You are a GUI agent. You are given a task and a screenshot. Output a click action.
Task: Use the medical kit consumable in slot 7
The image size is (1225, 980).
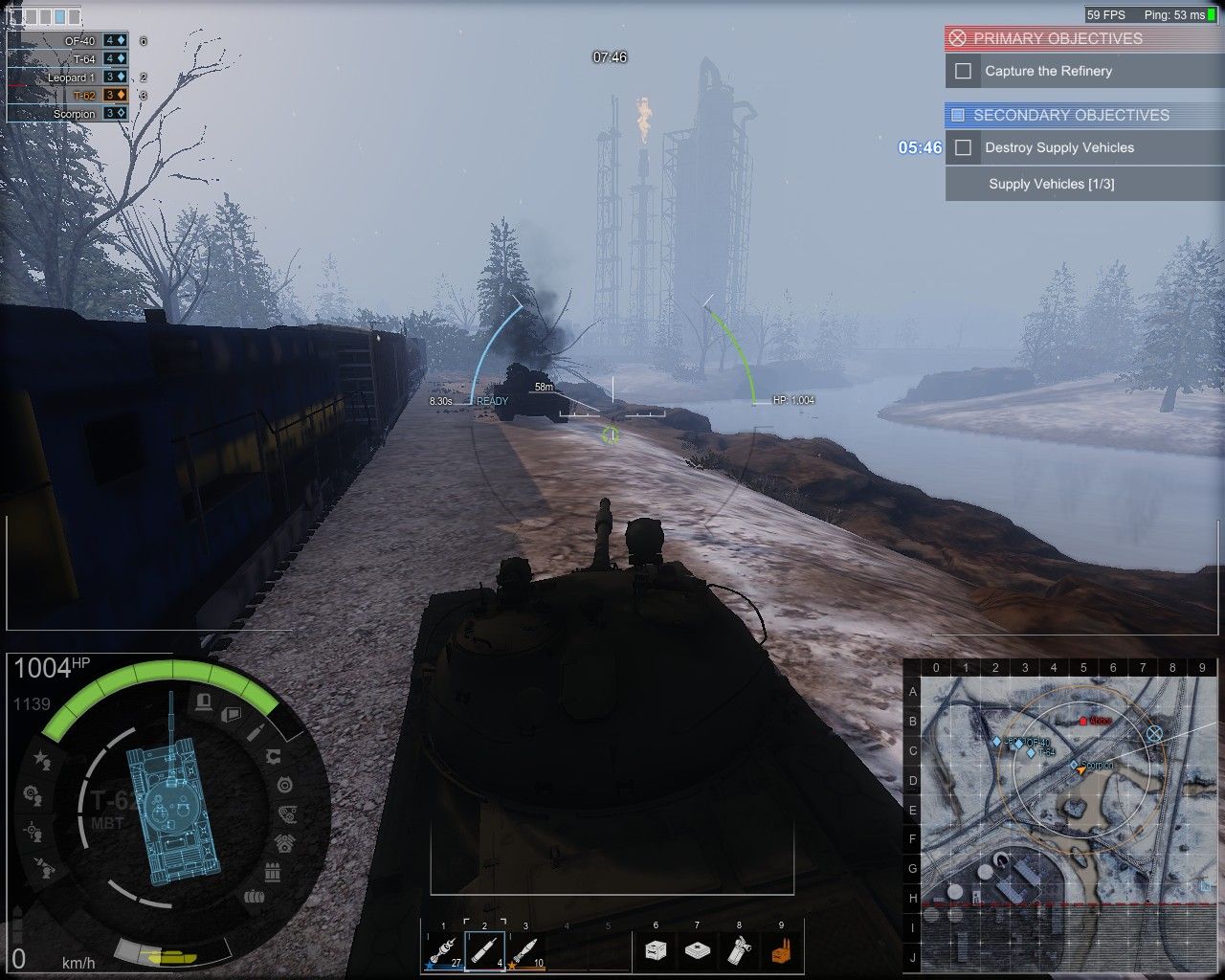[697, 950]
